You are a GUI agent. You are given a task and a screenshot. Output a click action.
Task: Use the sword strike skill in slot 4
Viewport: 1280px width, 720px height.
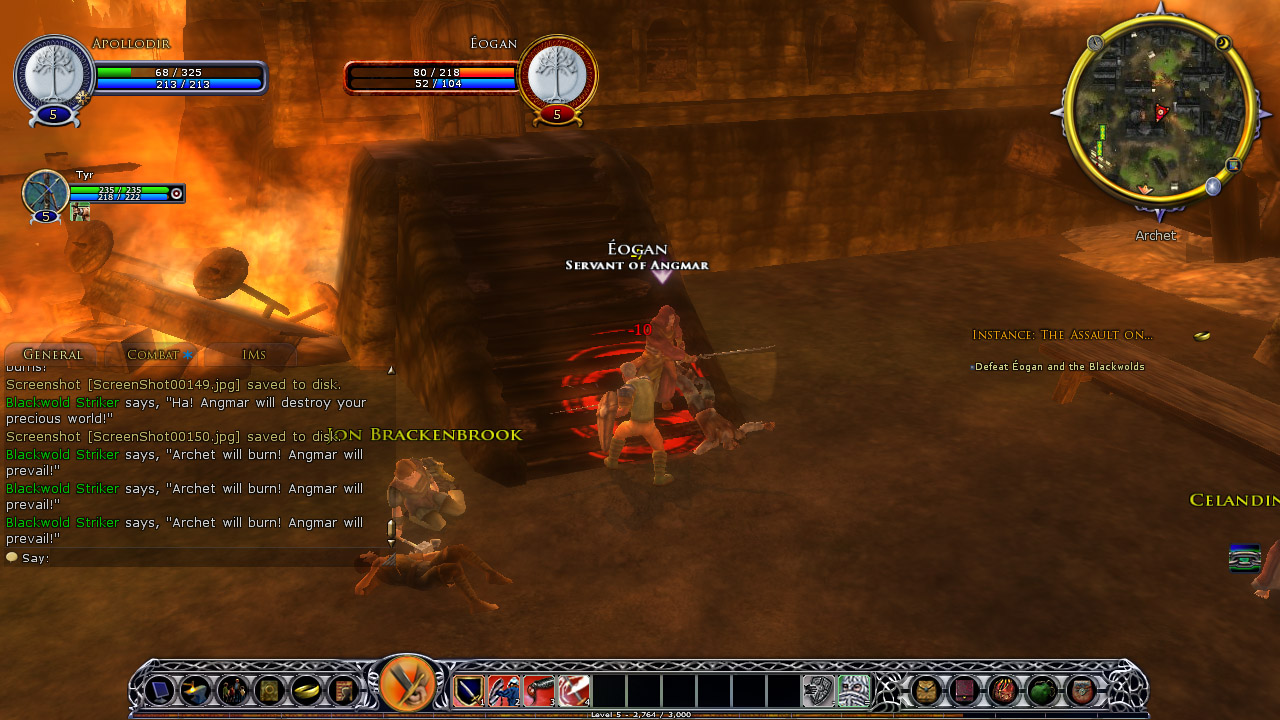pyautogui.click(x=573, y=690)
